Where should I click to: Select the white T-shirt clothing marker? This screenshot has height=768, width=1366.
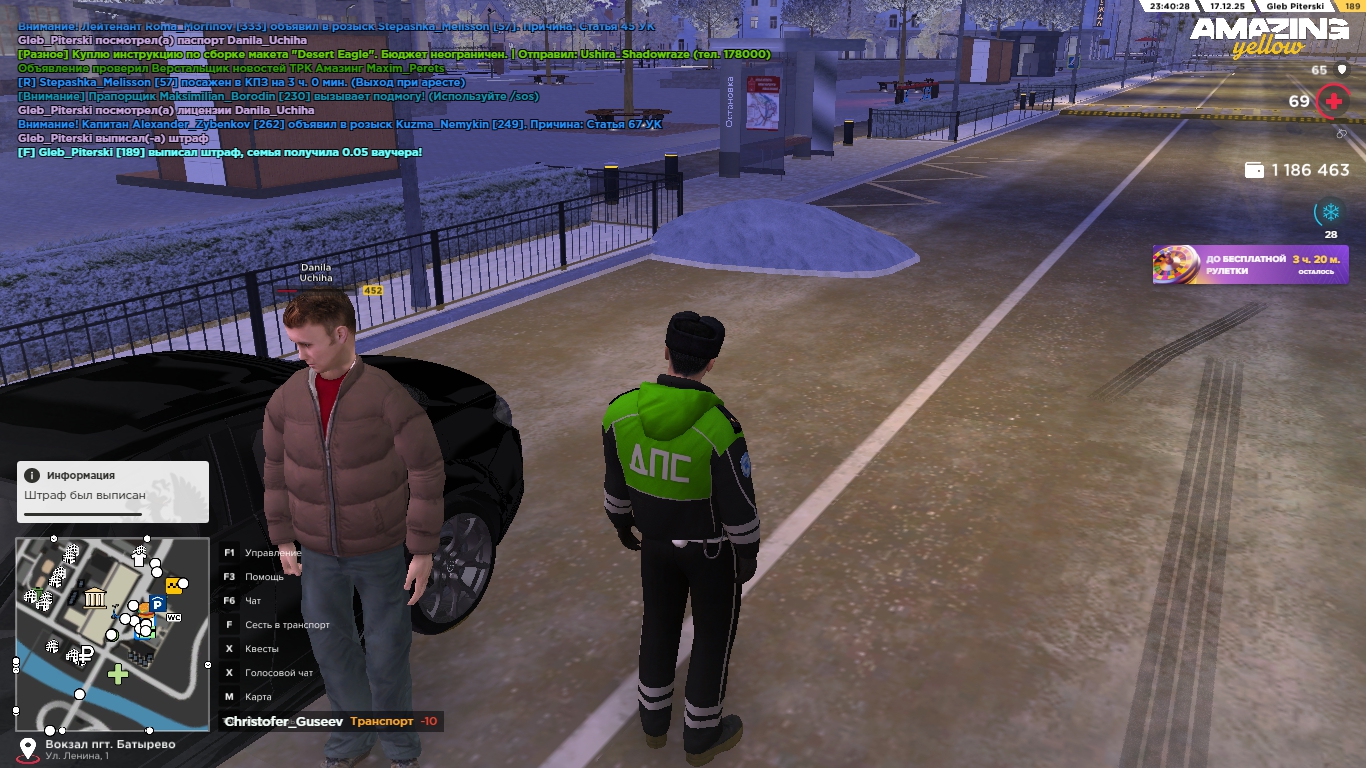pyautogui.click(x=139, y=558)
